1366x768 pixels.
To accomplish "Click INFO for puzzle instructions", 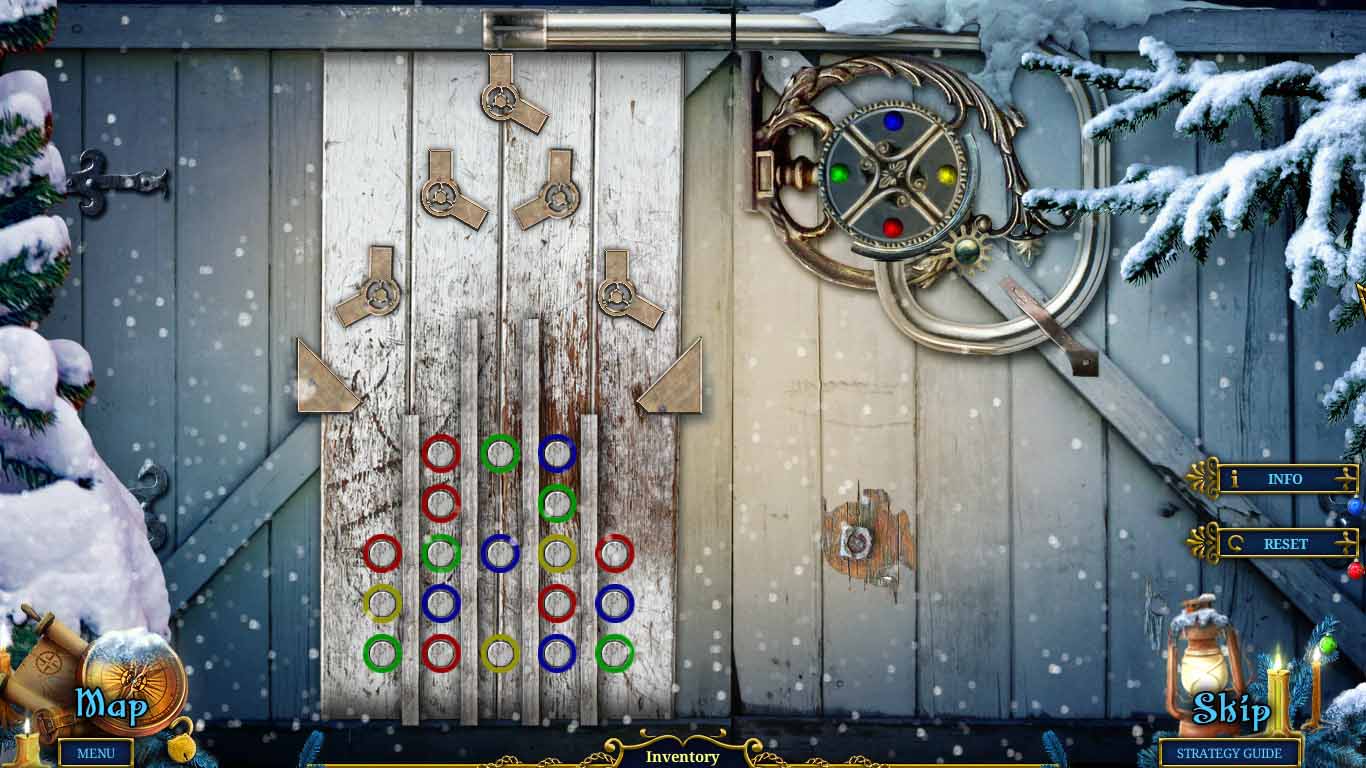I will (1283, 480).
